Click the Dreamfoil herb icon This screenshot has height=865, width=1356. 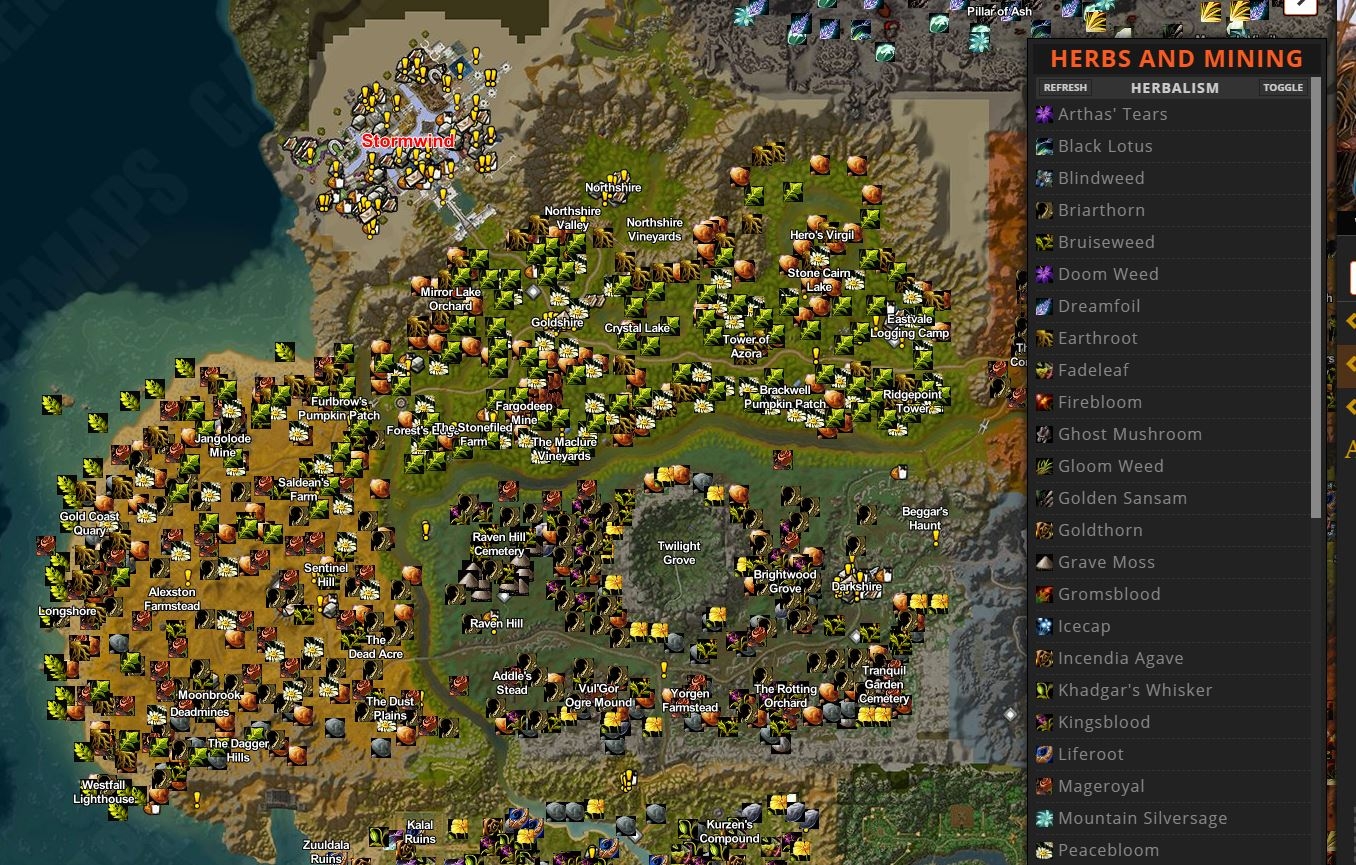pyautogui.click(x=1044, y=306)
